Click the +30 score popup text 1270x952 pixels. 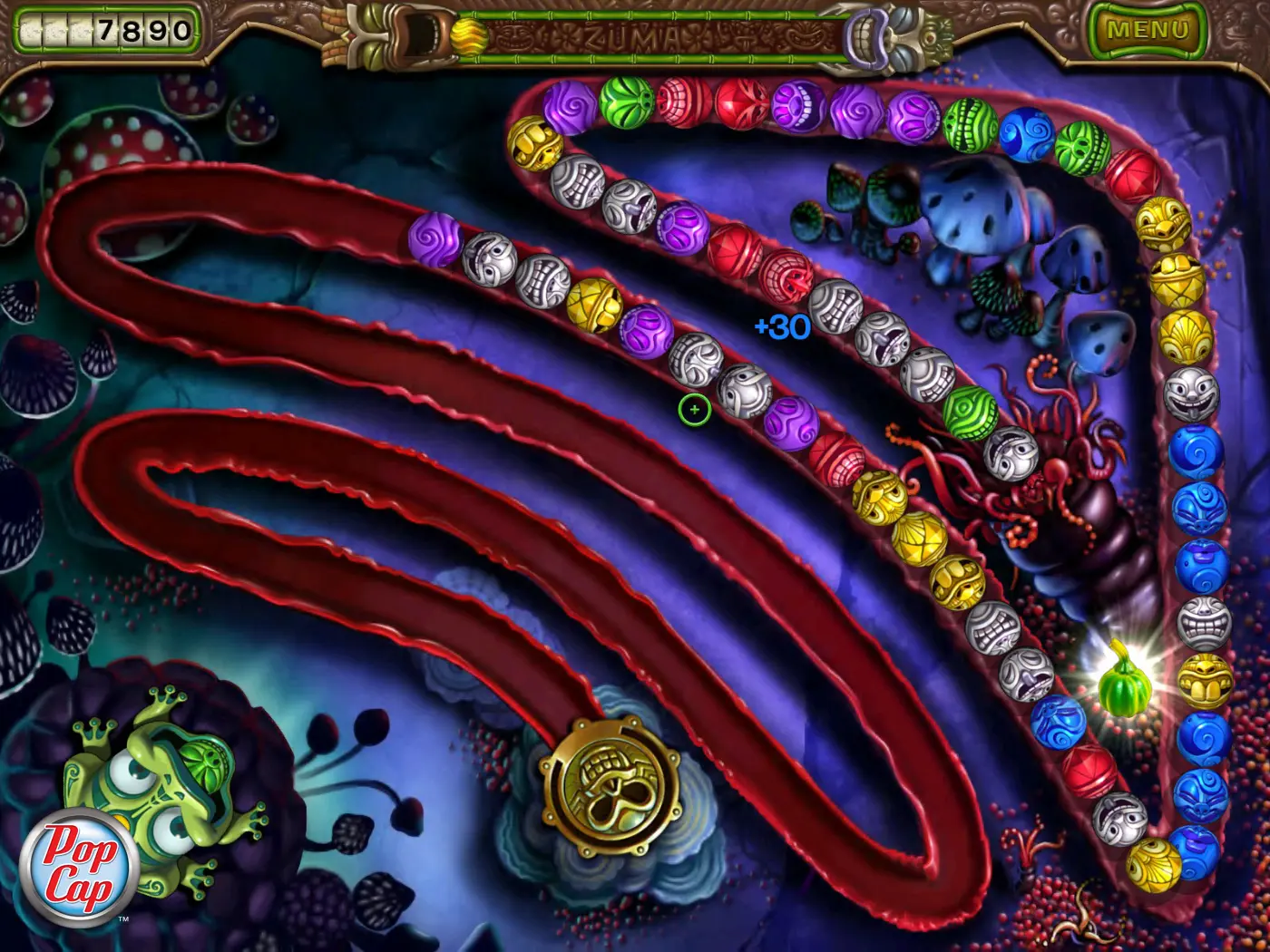click(x=781, y=326)
